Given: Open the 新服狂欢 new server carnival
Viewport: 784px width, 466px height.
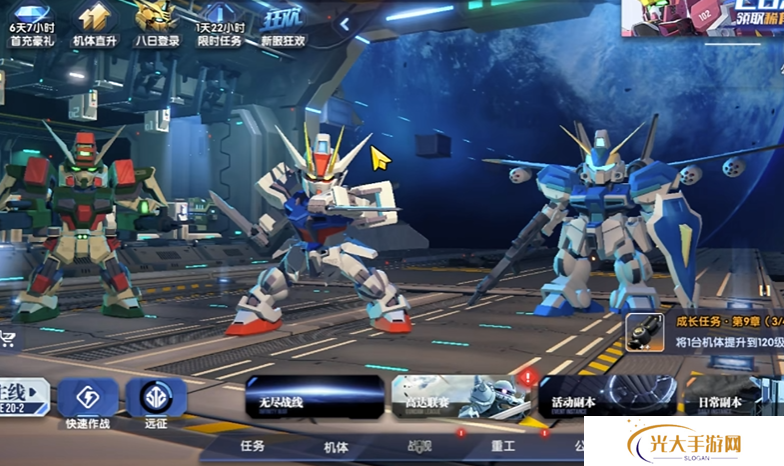Looking at the screenshot, I should 283,22.
